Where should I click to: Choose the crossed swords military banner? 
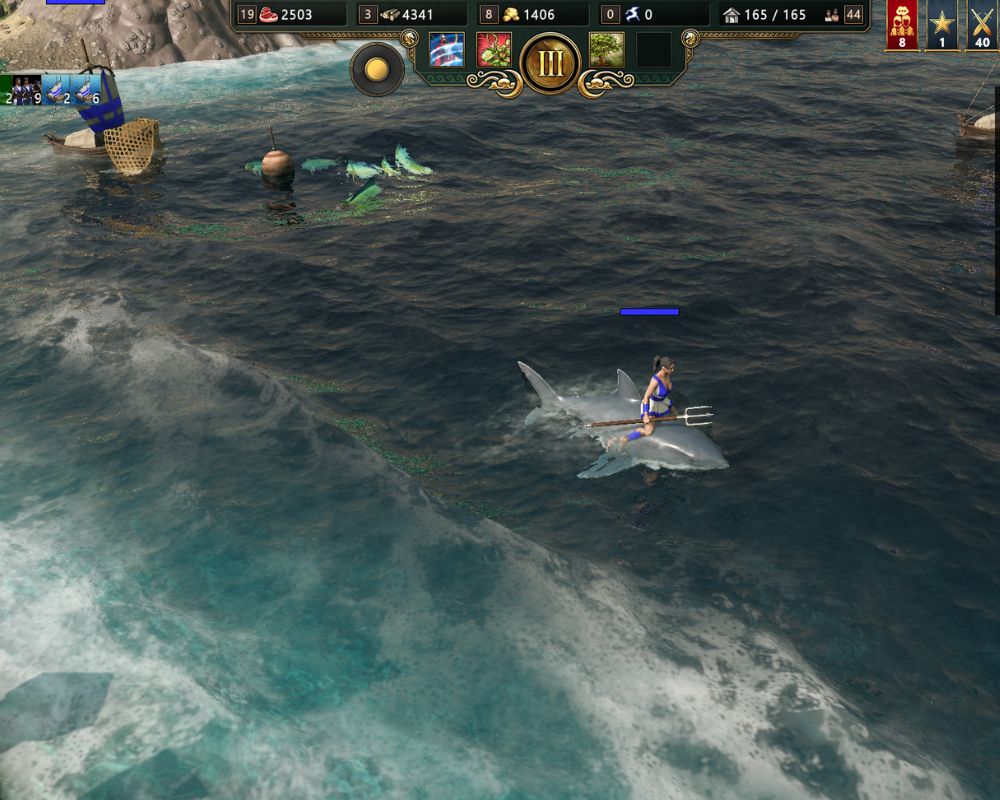pos(982,25)
